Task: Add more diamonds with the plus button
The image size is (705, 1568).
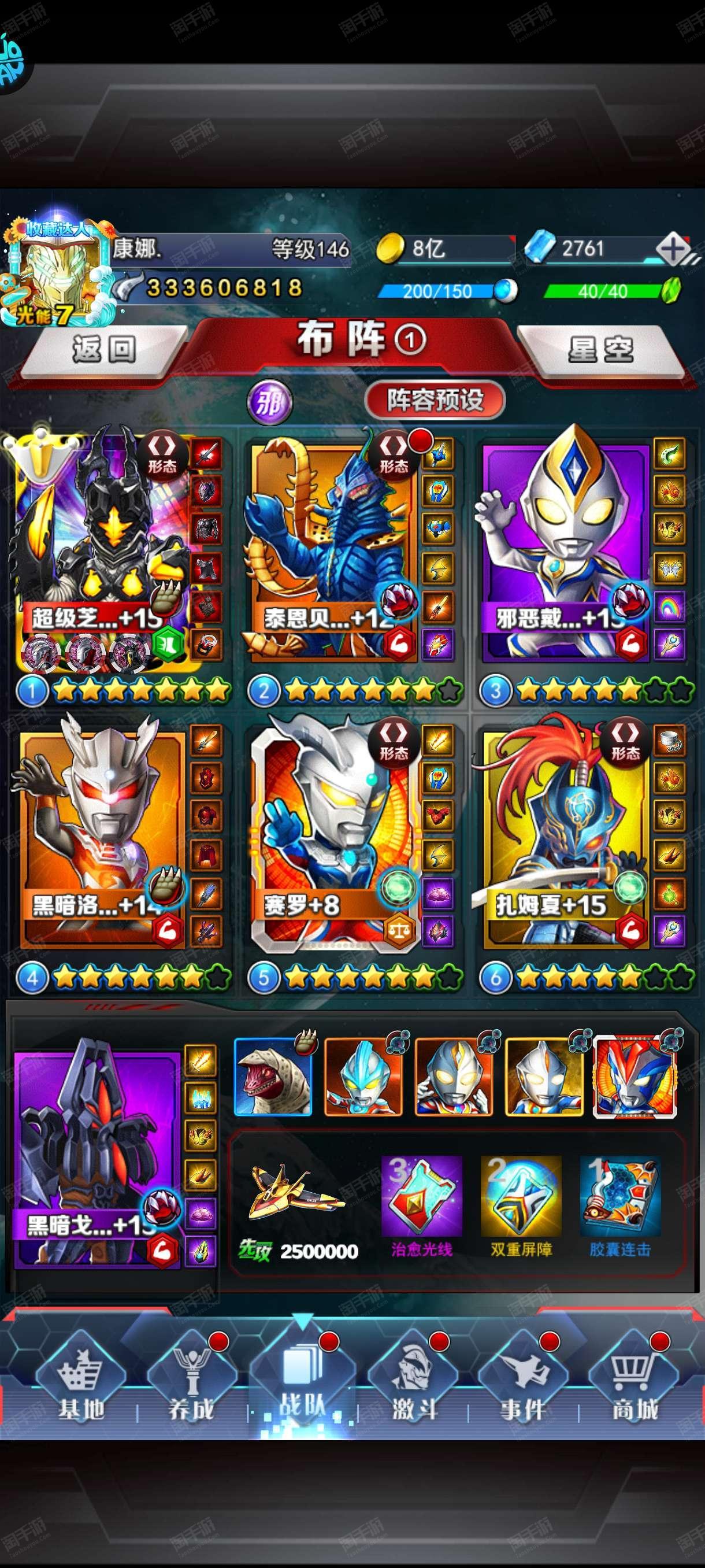Action: pyautogui.click(x=673, y=250)
